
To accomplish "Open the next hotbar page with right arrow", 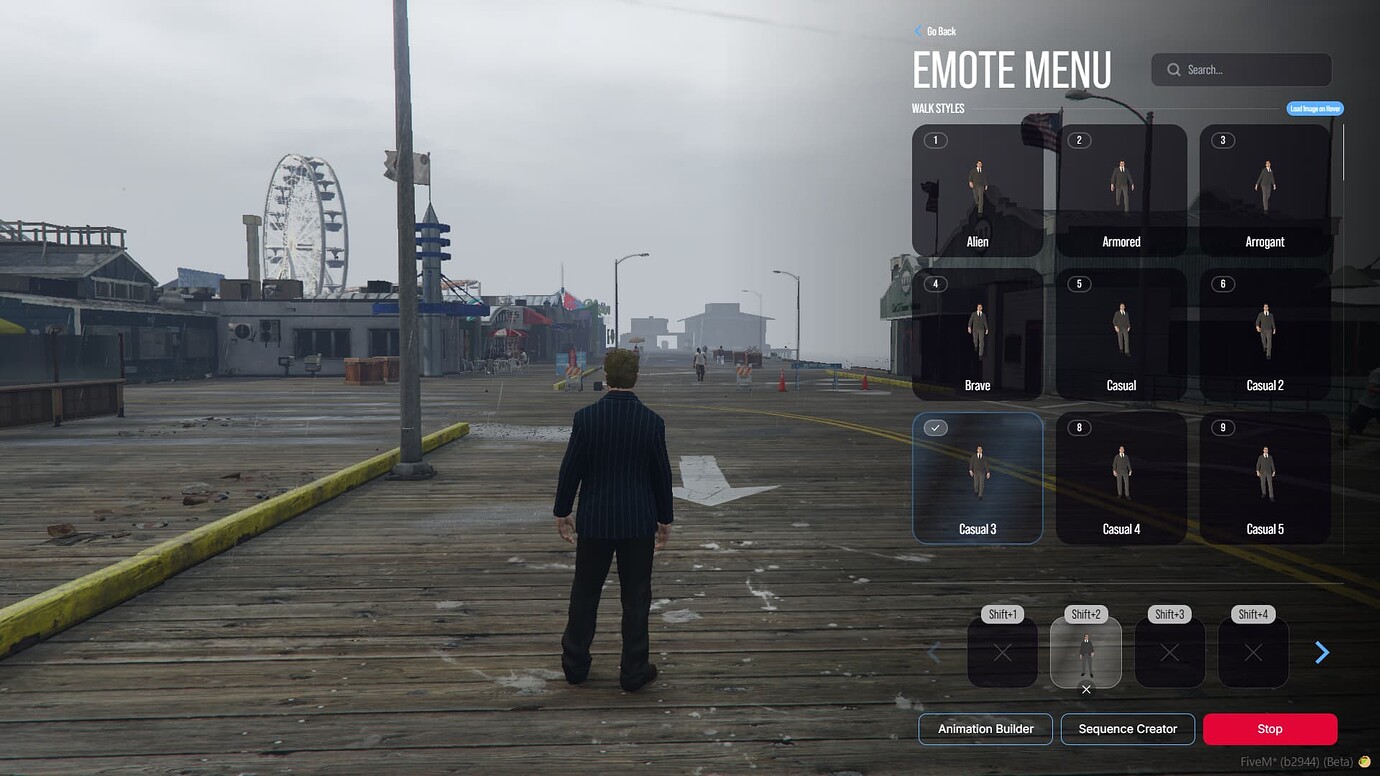I will [x=1322, y=652].
